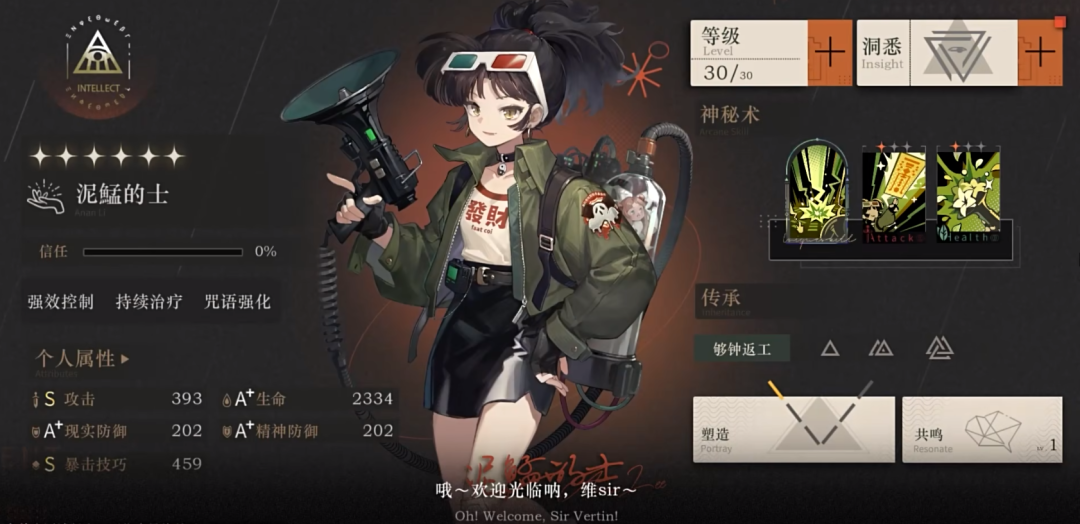Tap the plus button beside Insight
1080x524 pixels.
[x=1040, y=52]
